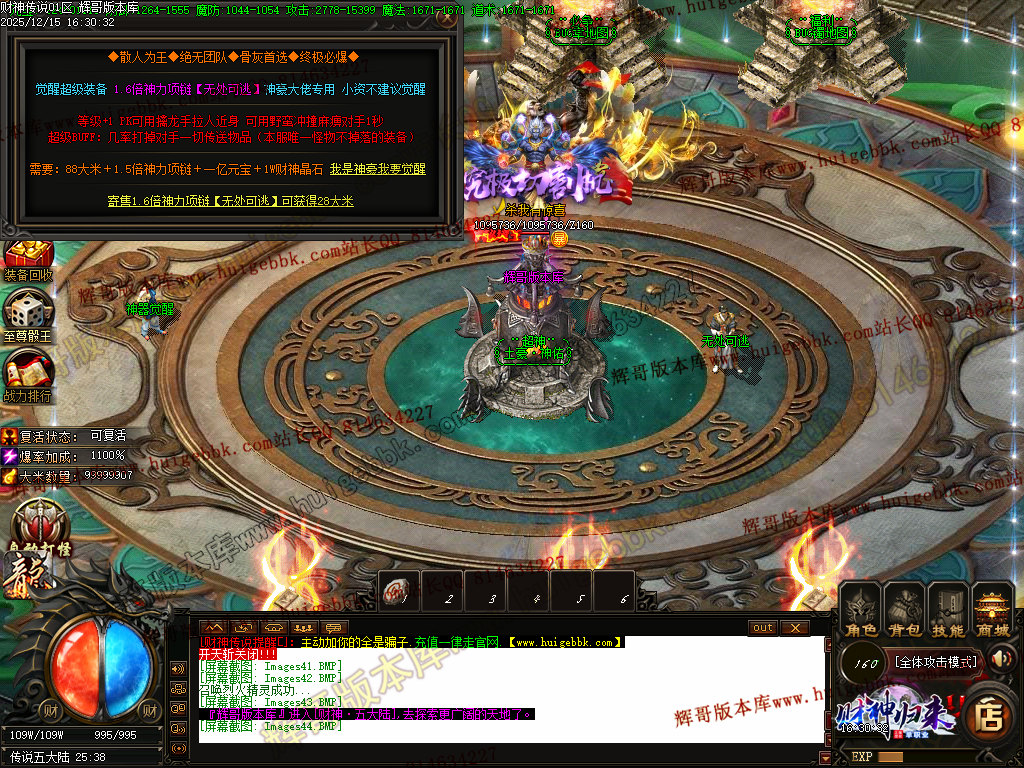1024x768 pixels.
Task: Click the chat panel 'out' button
Action: tap(763, 627)
